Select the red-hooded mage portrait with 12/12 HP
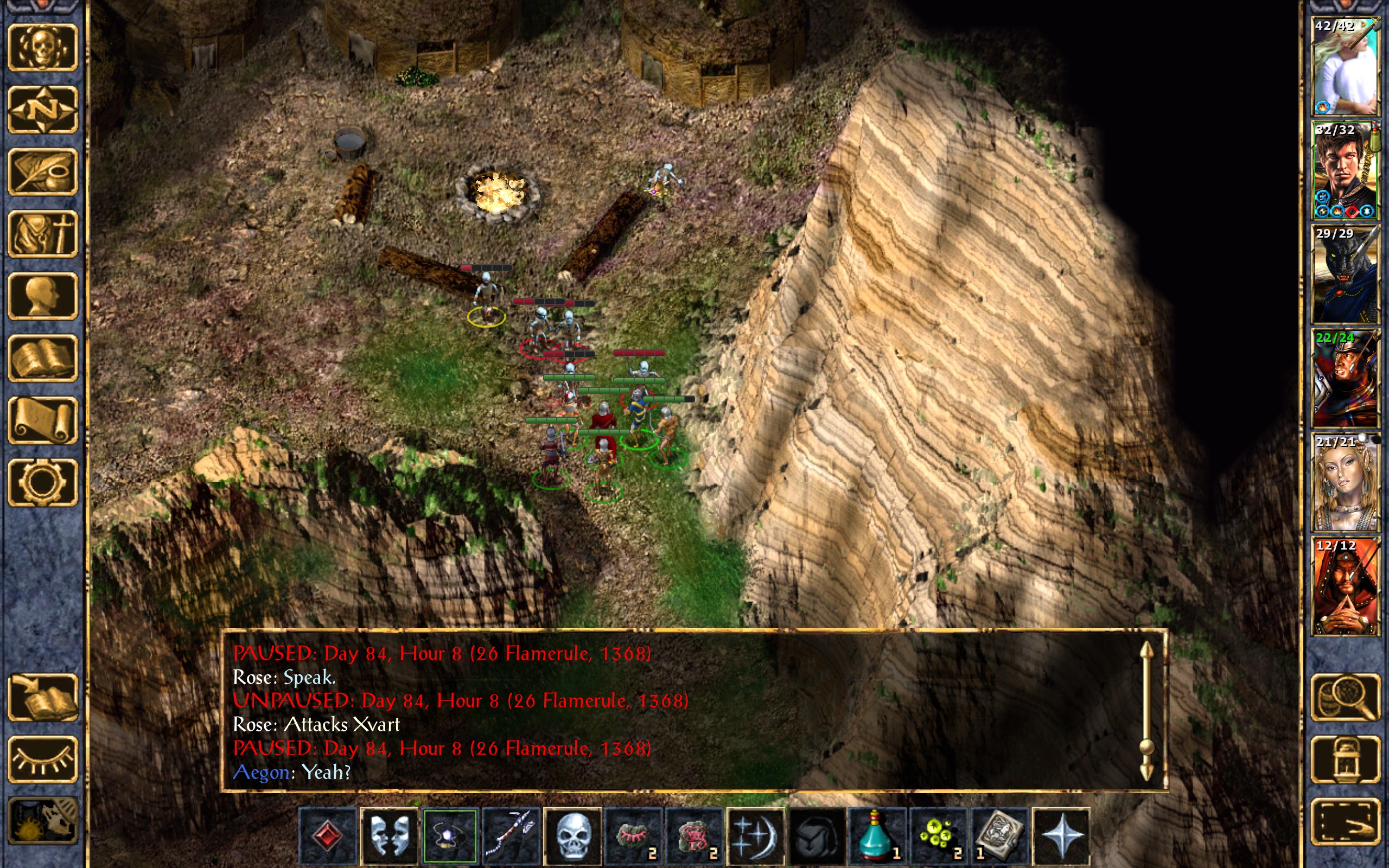Screen dimensions: 1389x868 point(1345,586)
